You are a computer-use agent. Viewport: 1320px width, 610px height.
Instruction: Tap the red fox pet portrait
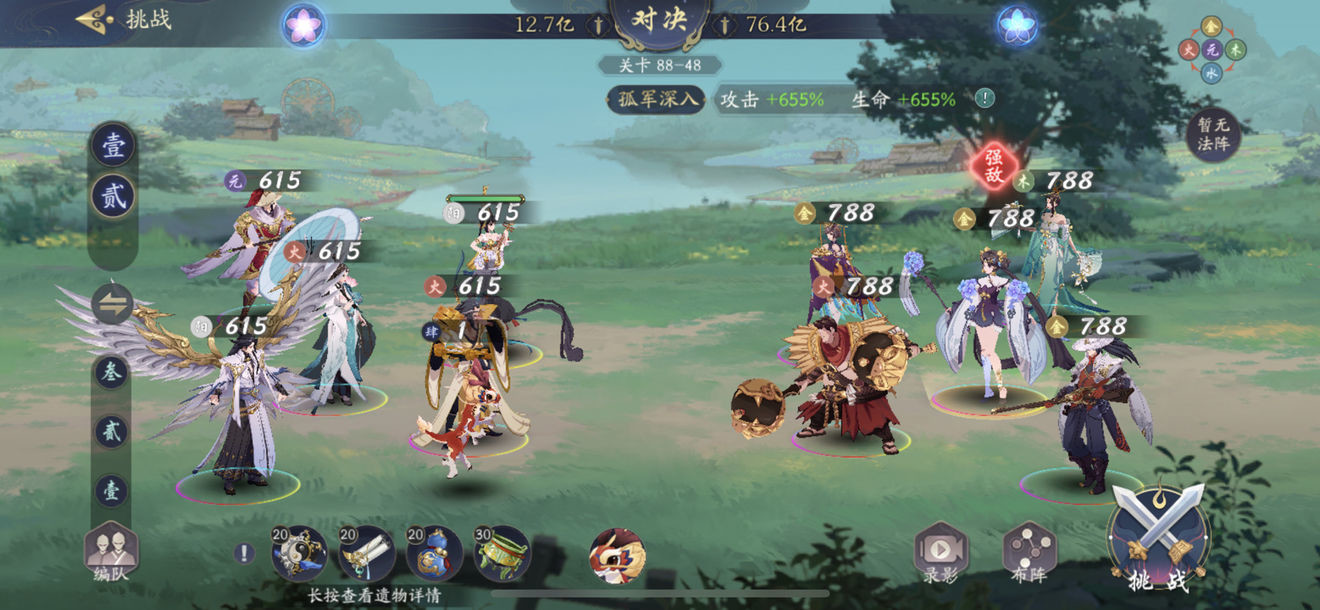(x=617, y=555)
